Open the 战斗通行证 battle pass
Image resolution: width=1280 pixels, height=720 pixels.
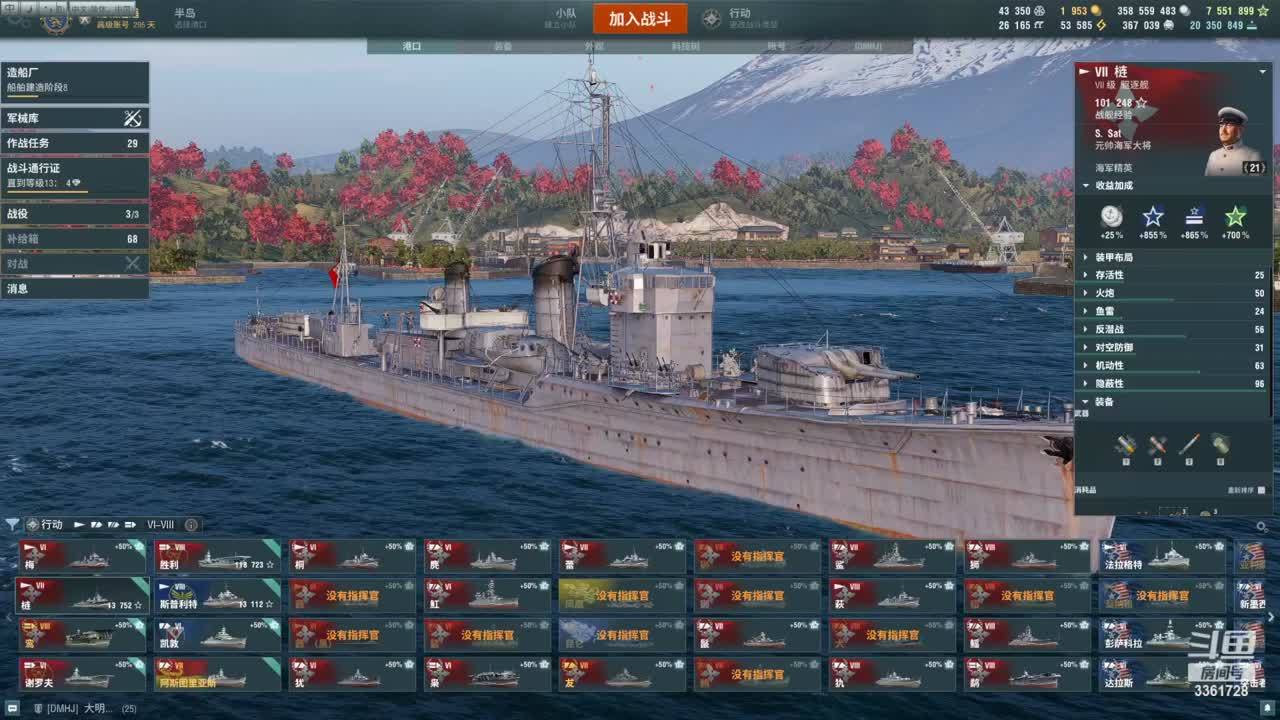(74, 175)
